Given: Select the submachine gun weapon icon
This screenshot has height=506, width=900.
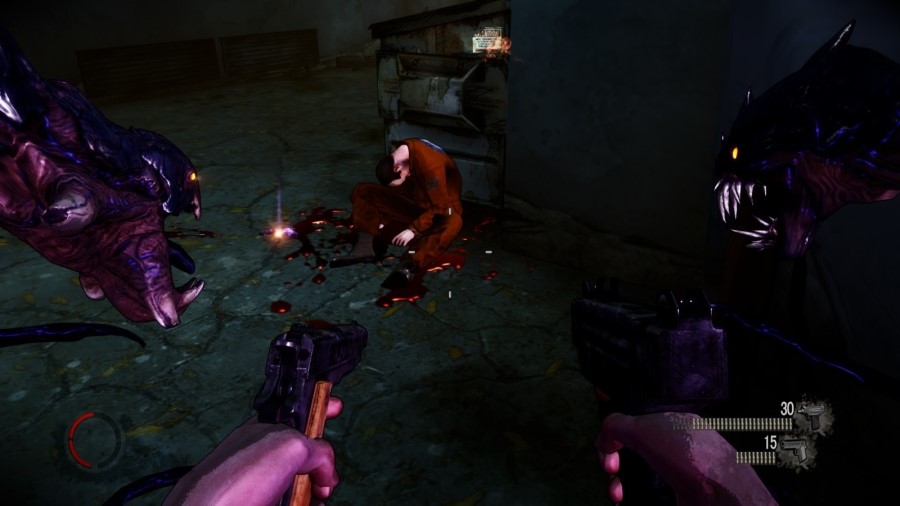Looking at the screenshot, I should (812, 413).
